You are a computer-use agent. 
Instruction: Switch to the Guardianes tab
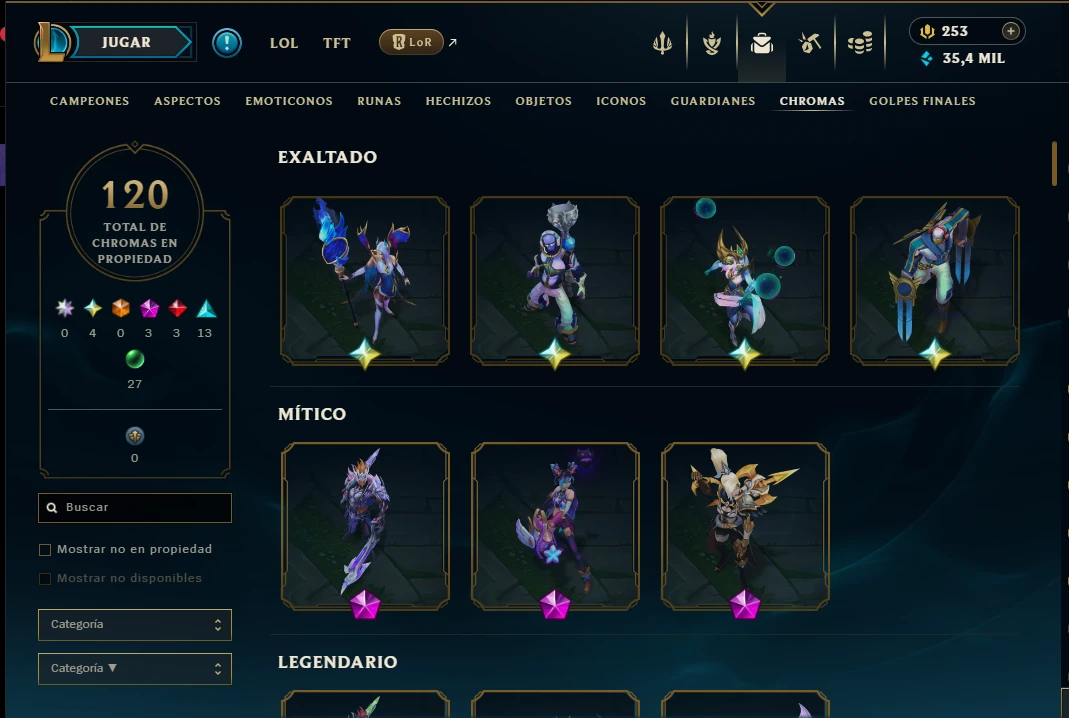point(713,101)
